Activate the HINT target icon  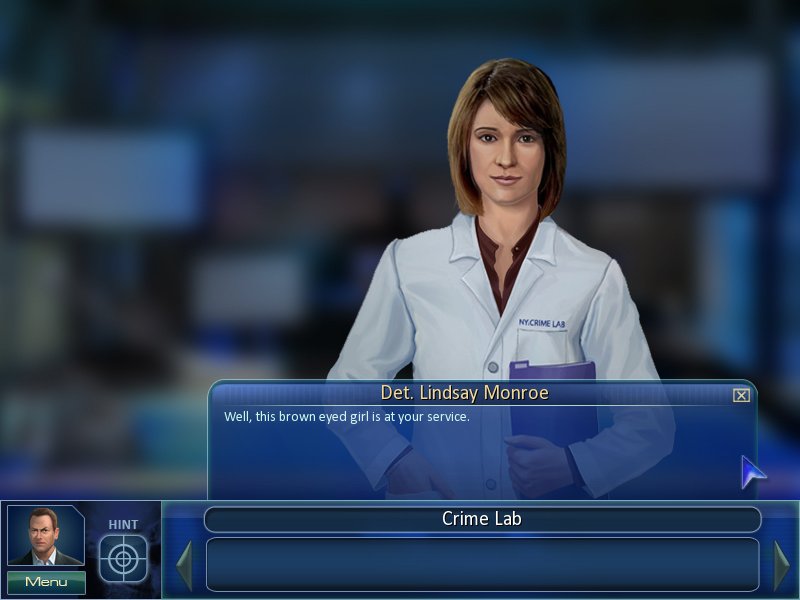123,558
